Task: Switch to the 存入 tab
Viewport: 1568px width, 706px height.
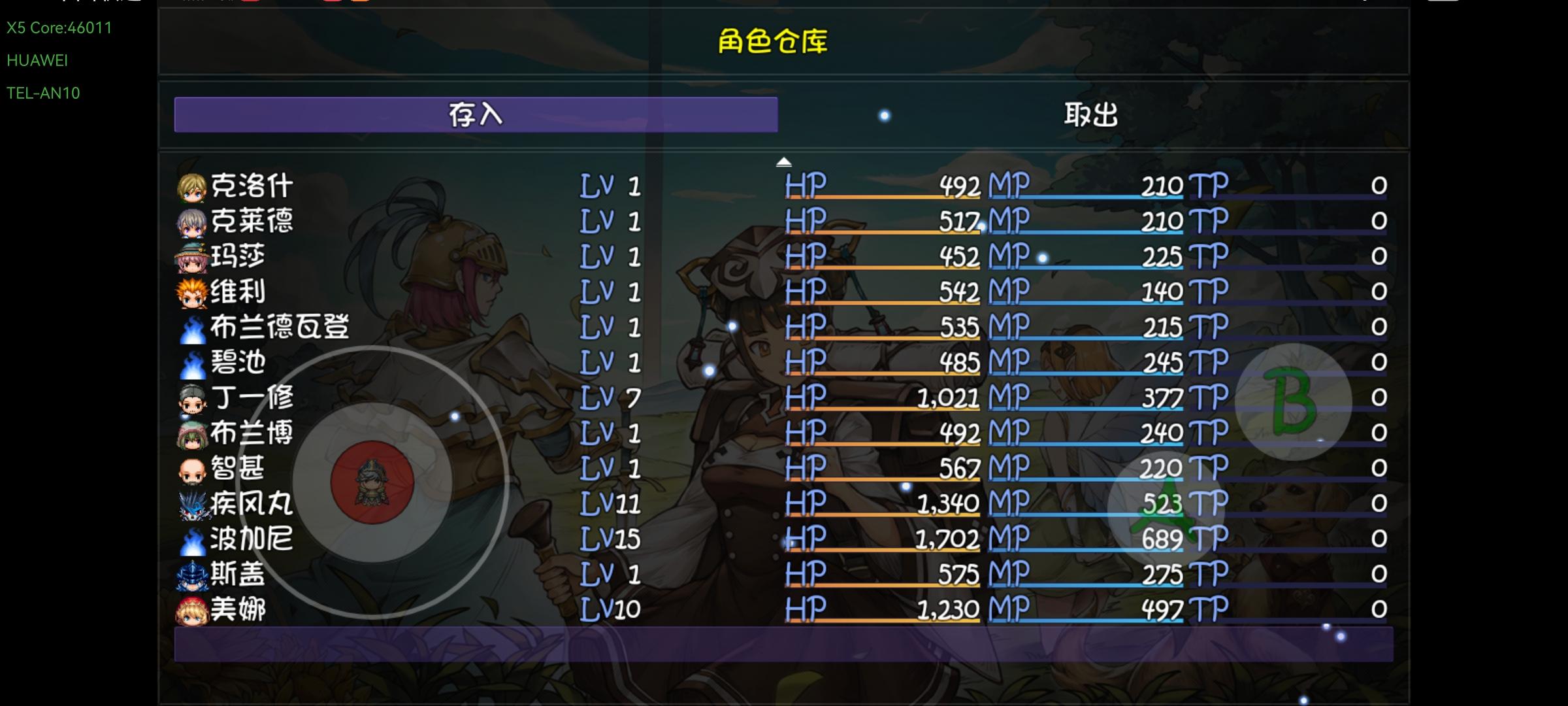Action: click(x=475, y=114)
